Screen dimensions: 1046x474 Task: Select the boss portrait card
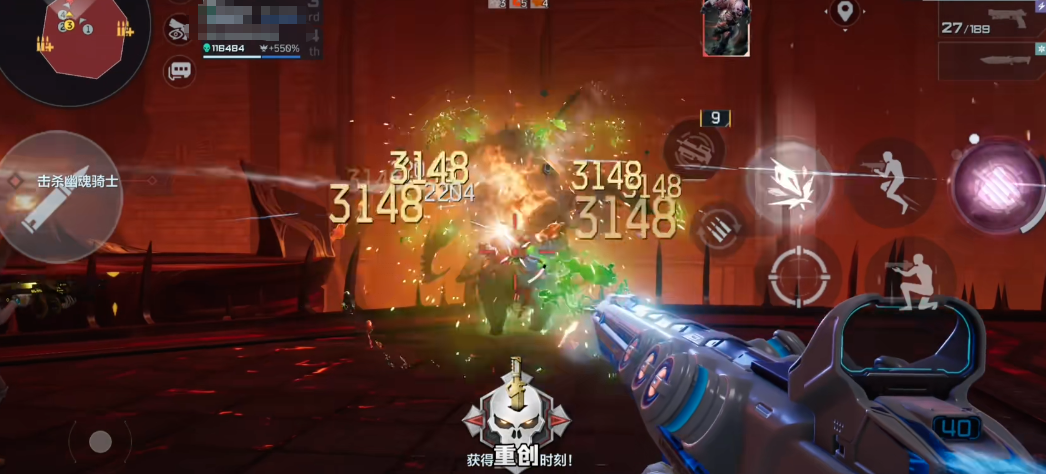point(726,27)
